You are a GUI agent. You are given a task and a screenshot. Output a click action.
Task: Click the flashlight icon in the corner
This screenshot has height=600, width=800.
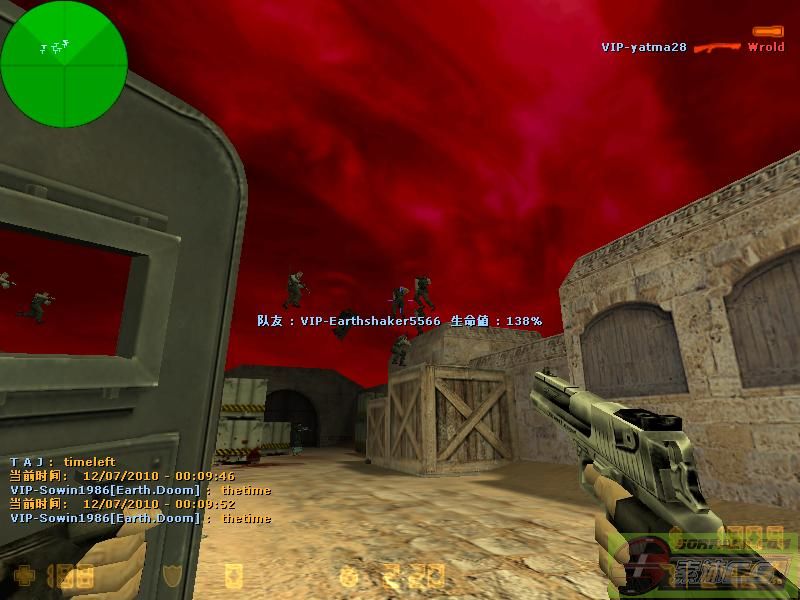[768, 32]
